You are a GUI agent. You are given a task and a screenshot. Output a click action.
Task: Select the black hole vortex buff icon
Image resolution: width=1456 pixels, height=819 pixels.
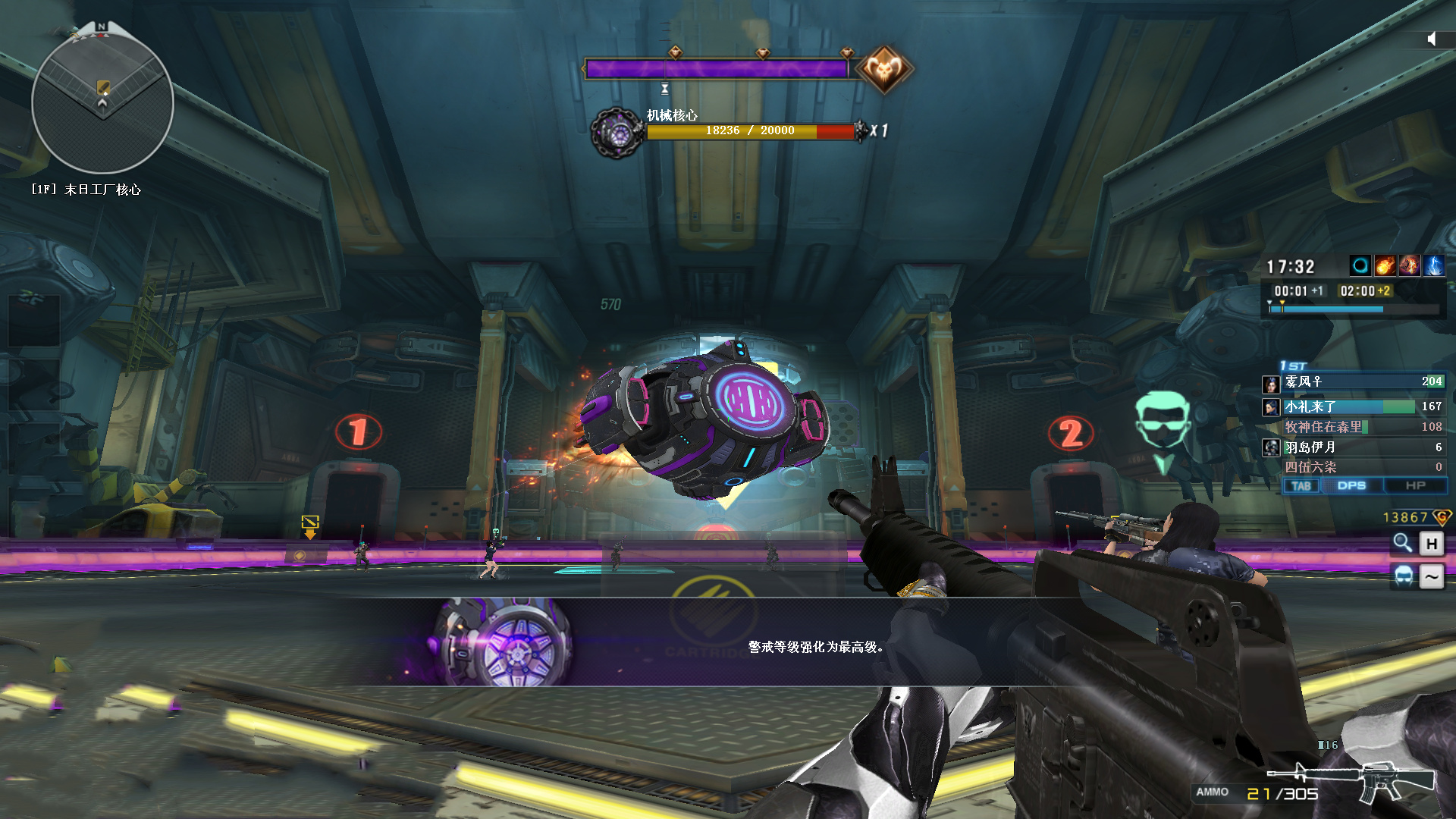[1360, 265]
